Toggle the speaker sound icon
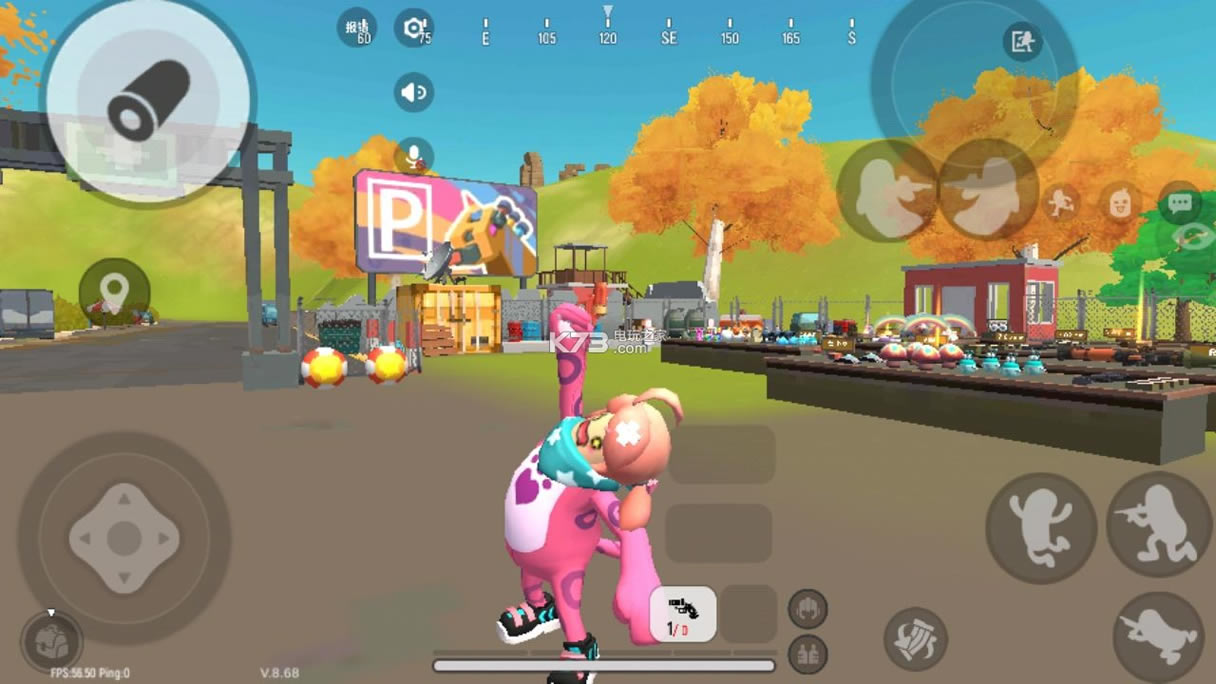Screen dimensions: 1216x684 point(413,93)
